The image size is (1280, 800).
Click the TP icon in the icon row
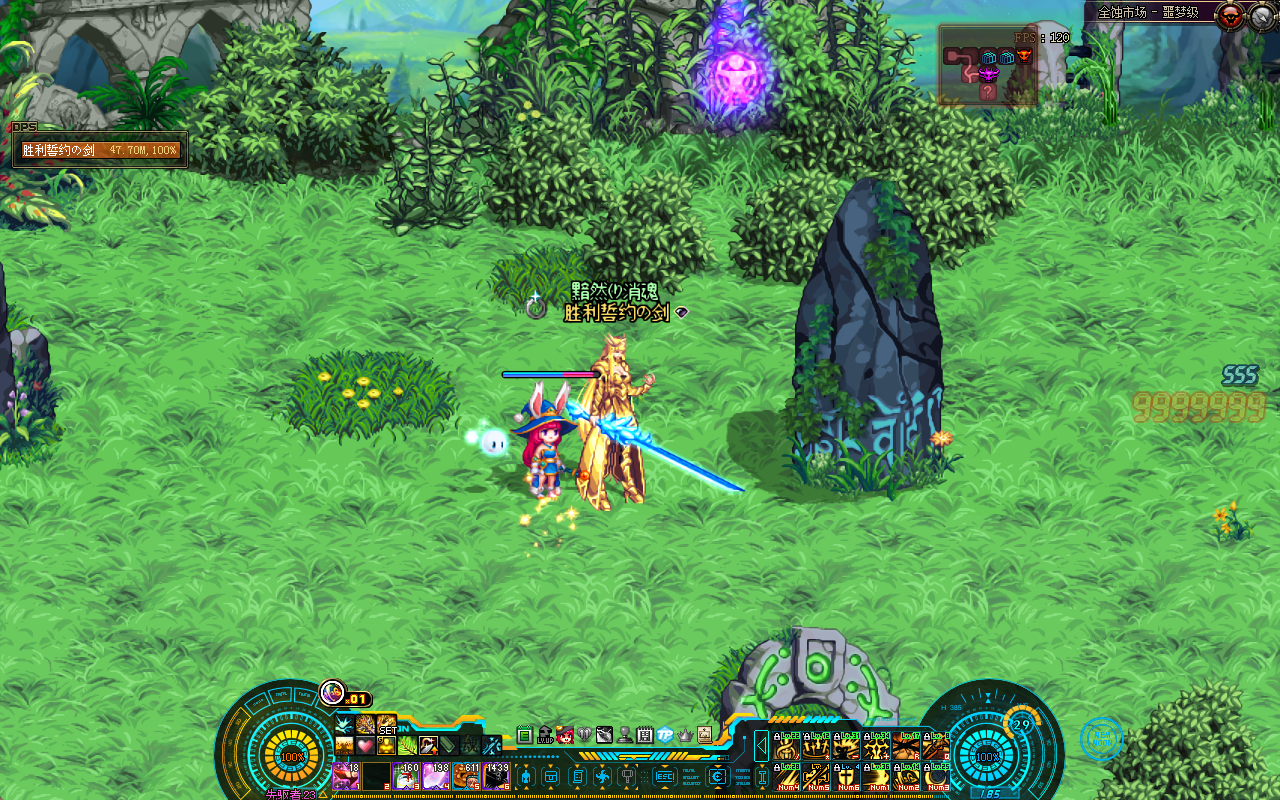click(665, 735)
